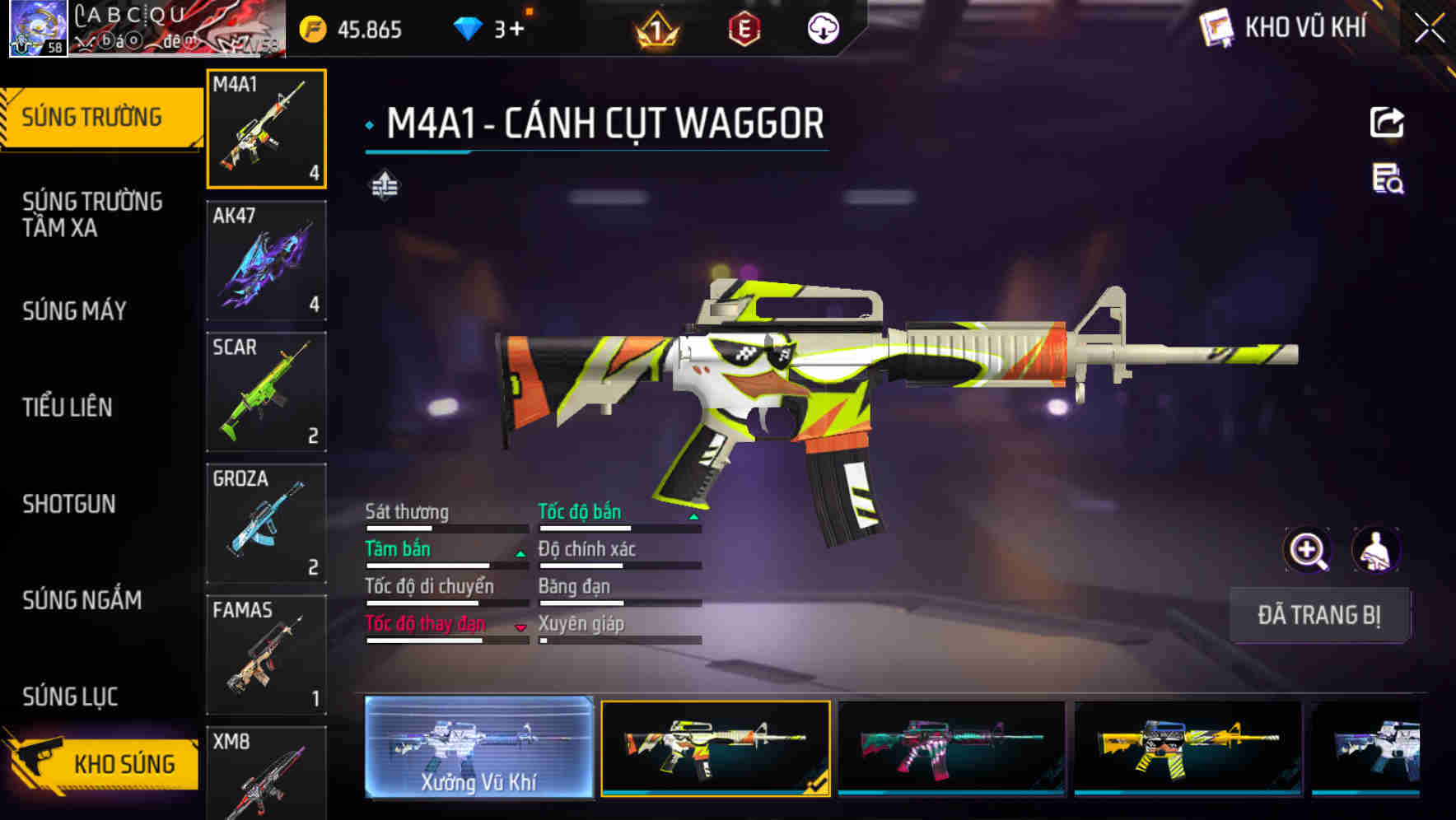1456x820 pixels.
Task: Choose the Súng Ngắm category
Action: 82,600
